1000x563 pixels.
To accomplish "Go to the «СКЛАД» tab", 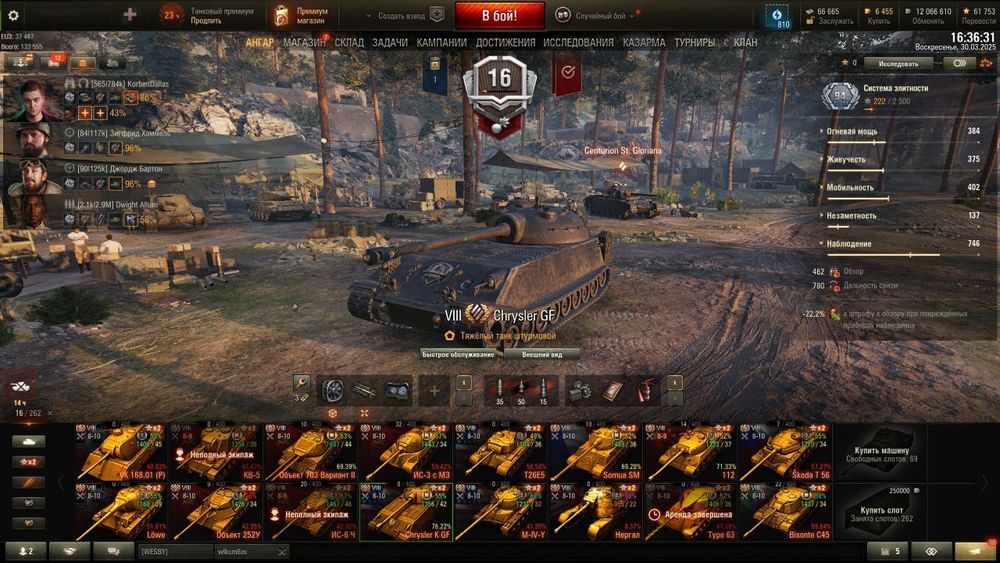I will [x=349, y=43].
